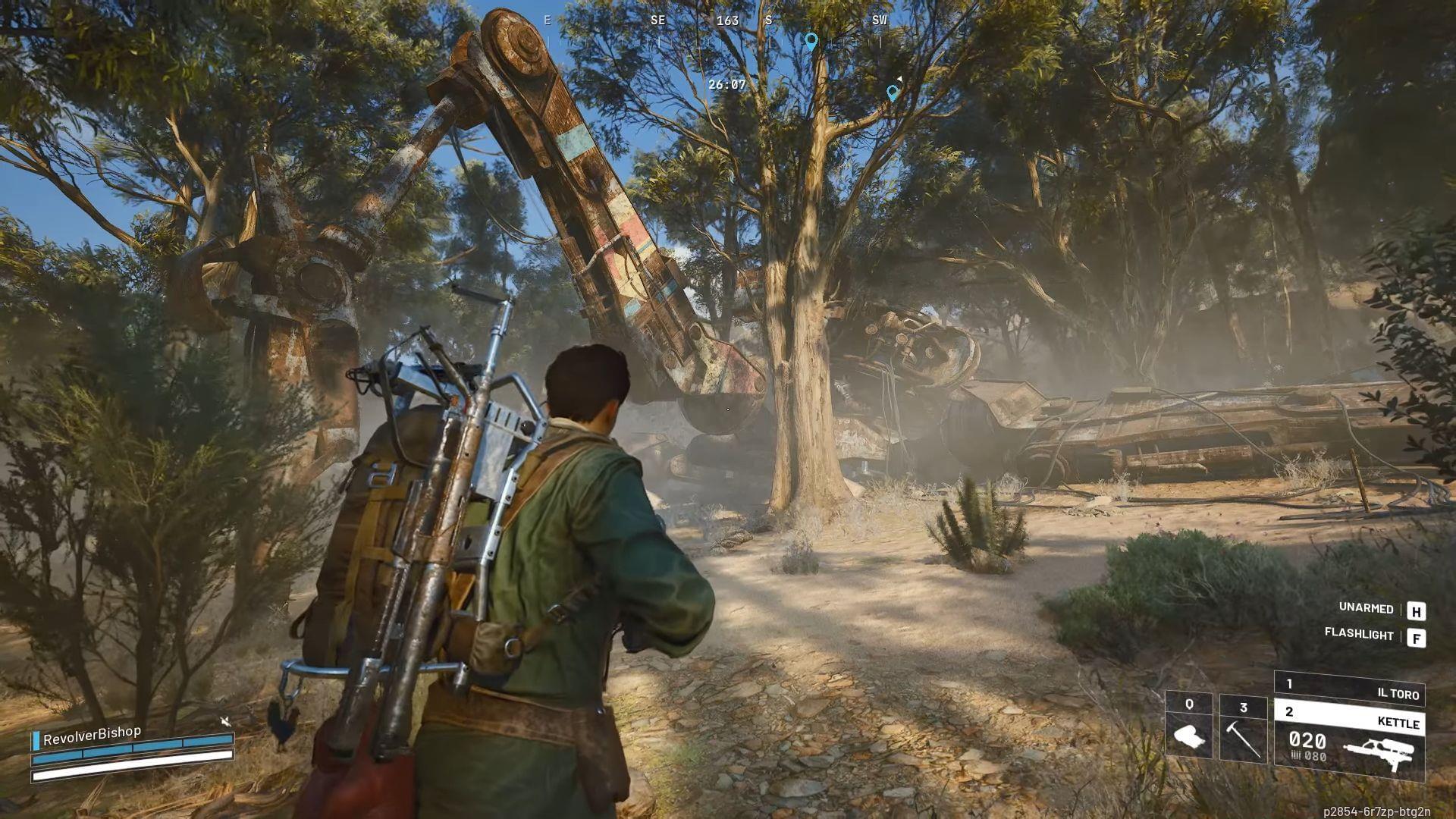Toggle the muted microphone icon by the nameplate

pyautogui.click(x=225, y=721)
